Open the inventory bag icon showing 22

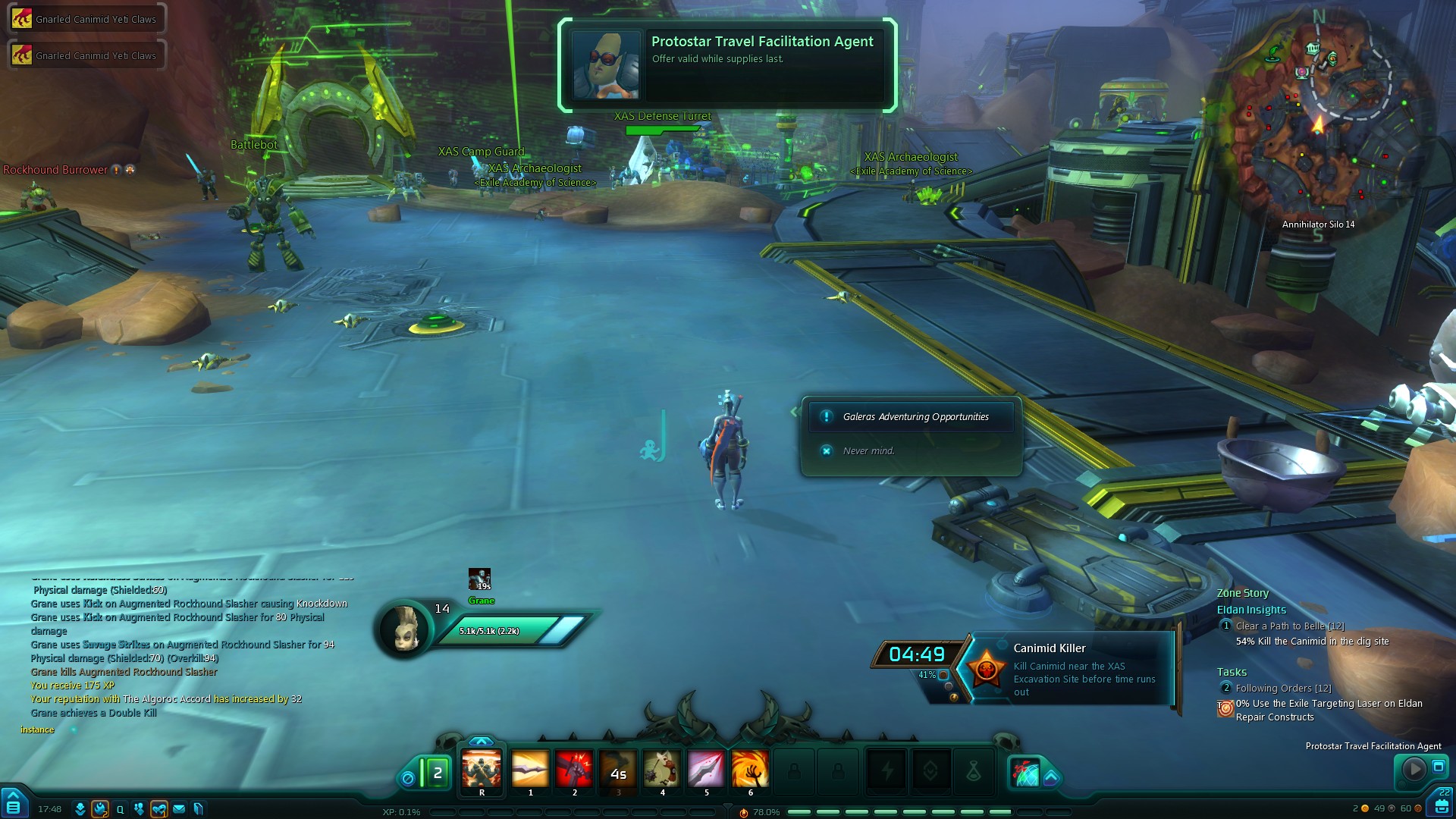coord(1441,802)
